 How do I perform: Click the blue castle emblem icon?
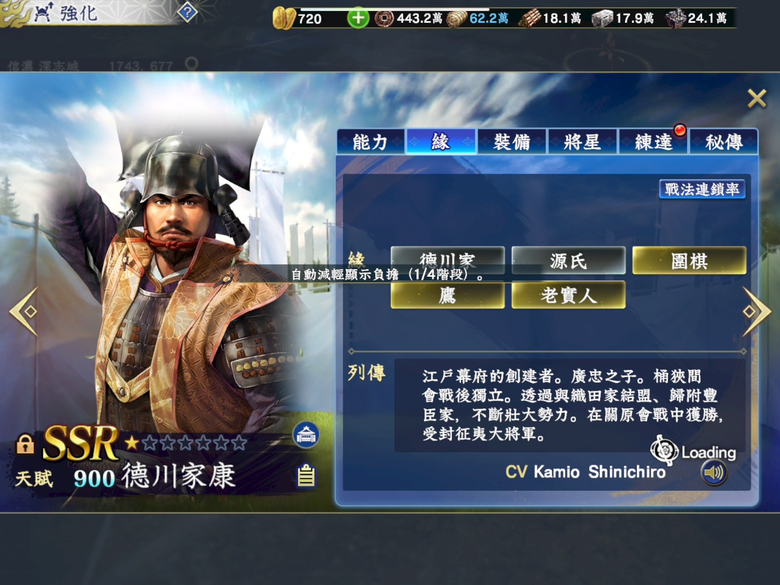(x=306, y=435)
